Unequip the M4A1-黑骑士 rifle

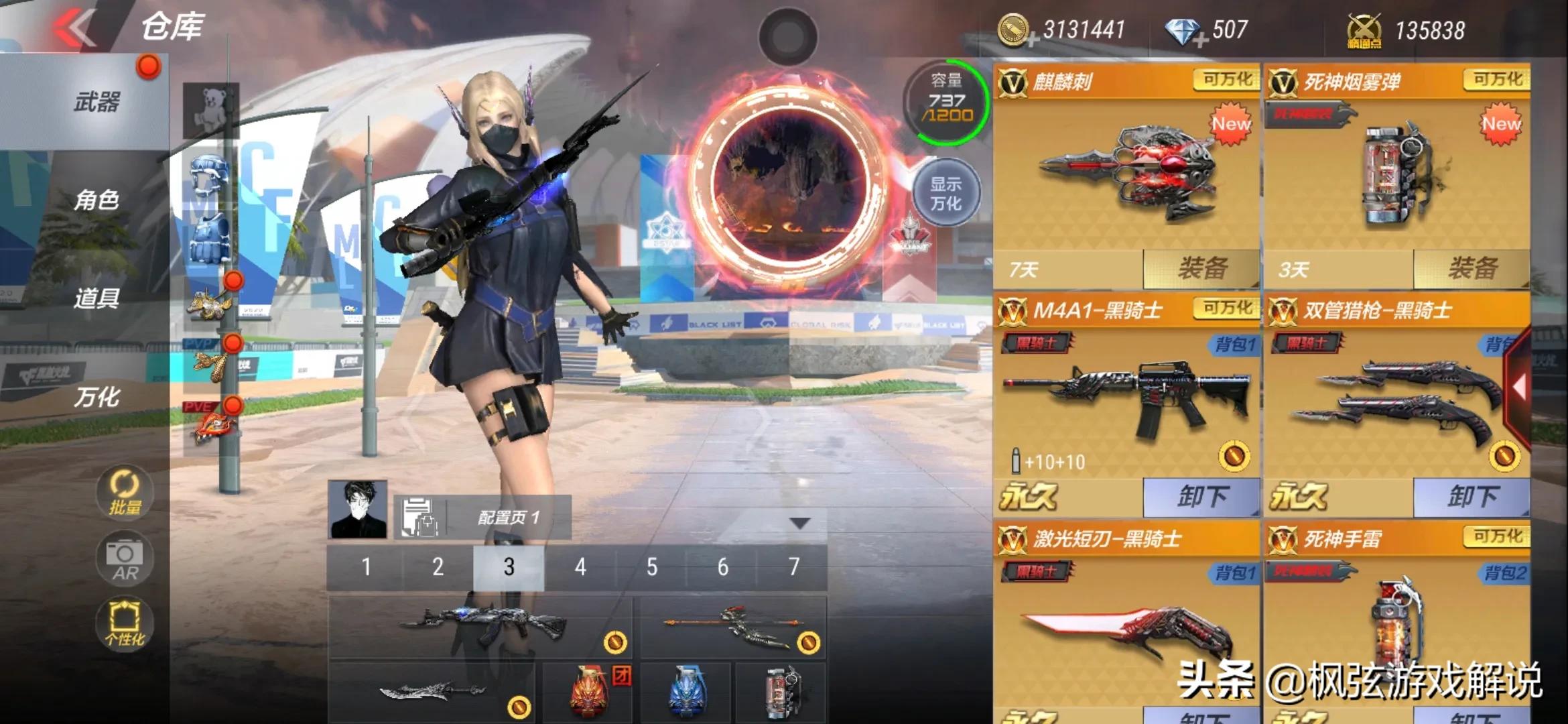click(x=1201, y=497)
